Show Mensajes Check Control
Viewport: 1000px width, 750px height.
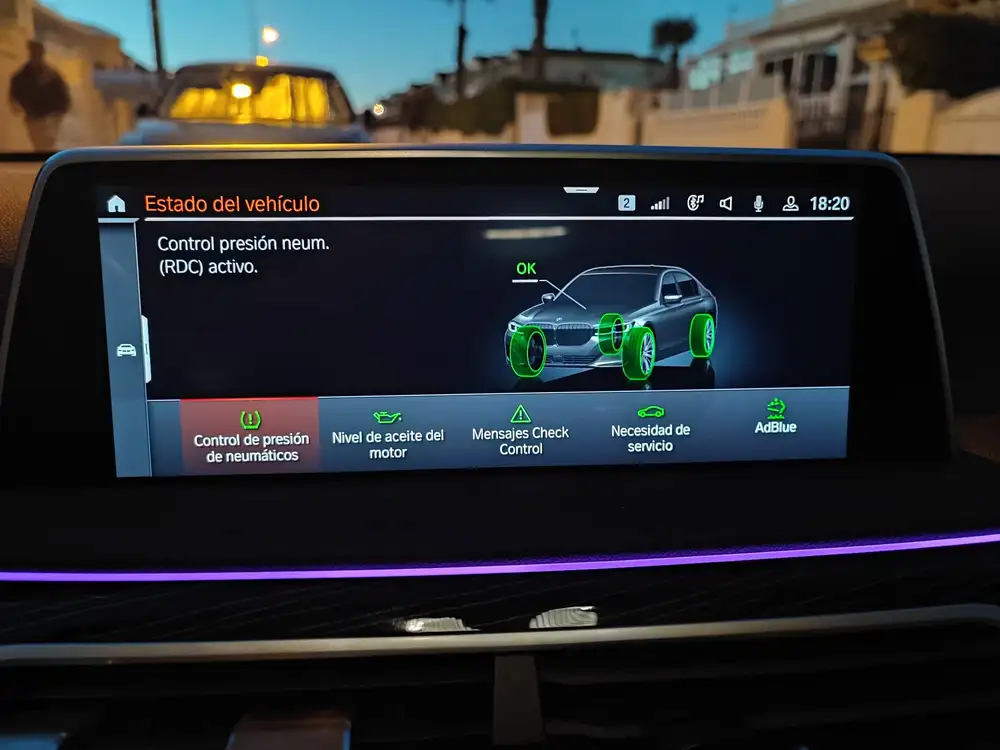pyautogui.click(x=520, y=431)
